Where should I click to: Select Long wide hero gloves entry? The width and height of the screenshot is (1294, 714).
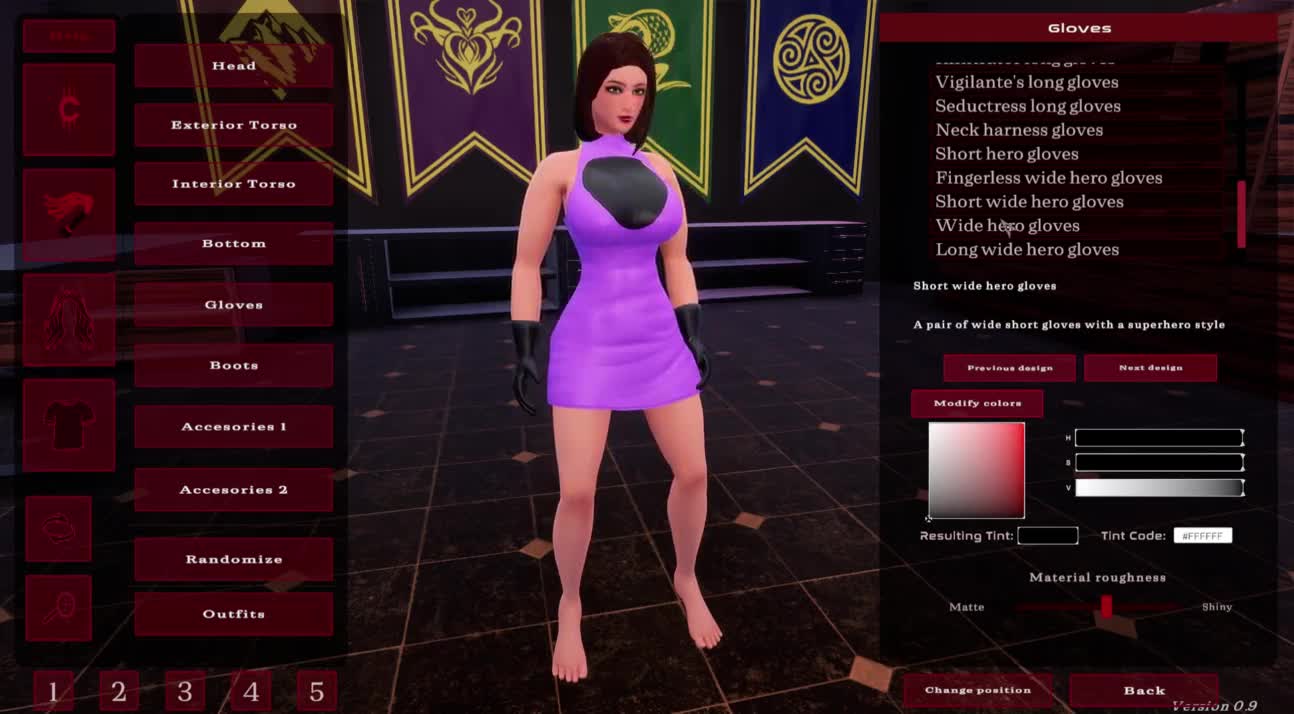[x=1027, y=250]
